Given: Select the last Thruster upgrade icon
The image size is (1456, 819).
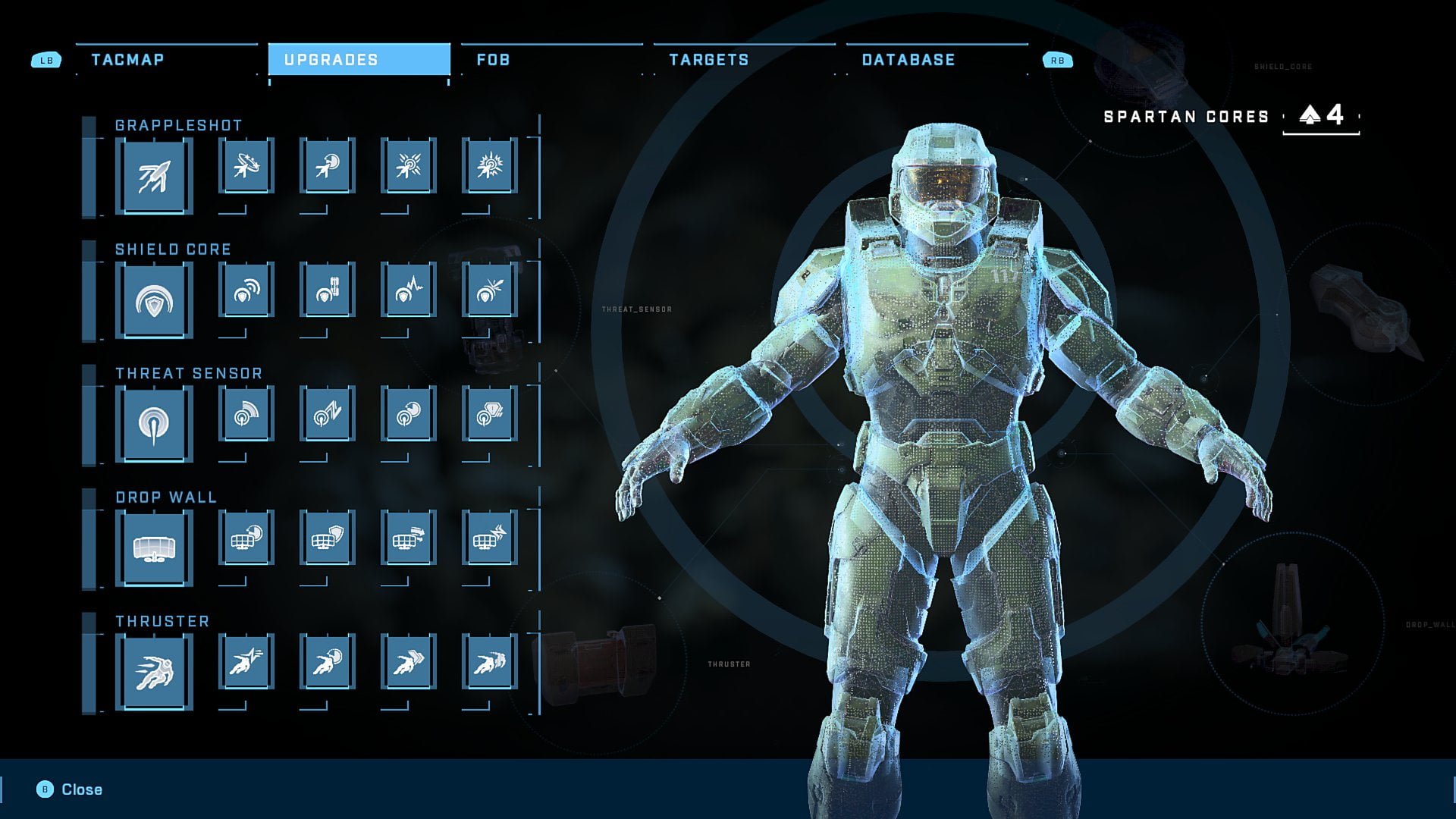Looking at the screenshot, I should (x=489, y=661).
